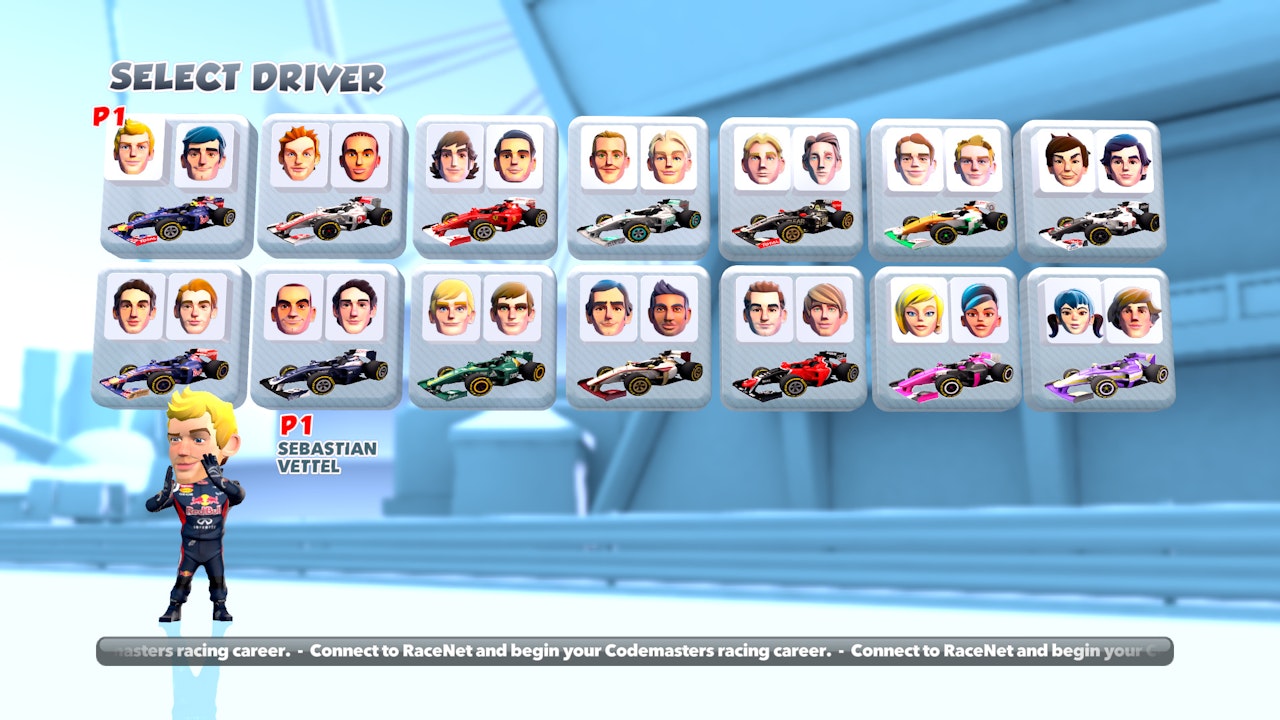
Task: Click the P1 badge above the Red Bull card
Action: pos(107,117)
